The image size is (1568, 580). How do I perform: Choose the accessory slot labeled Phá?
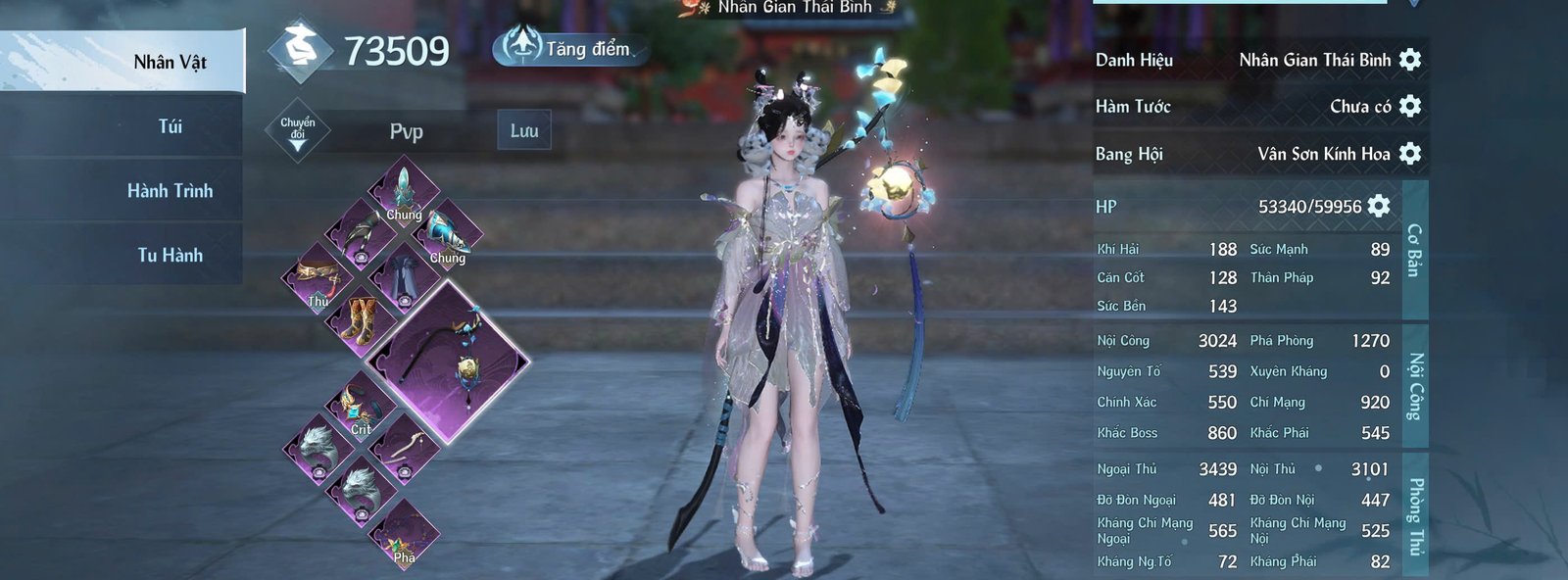[403, 536]
